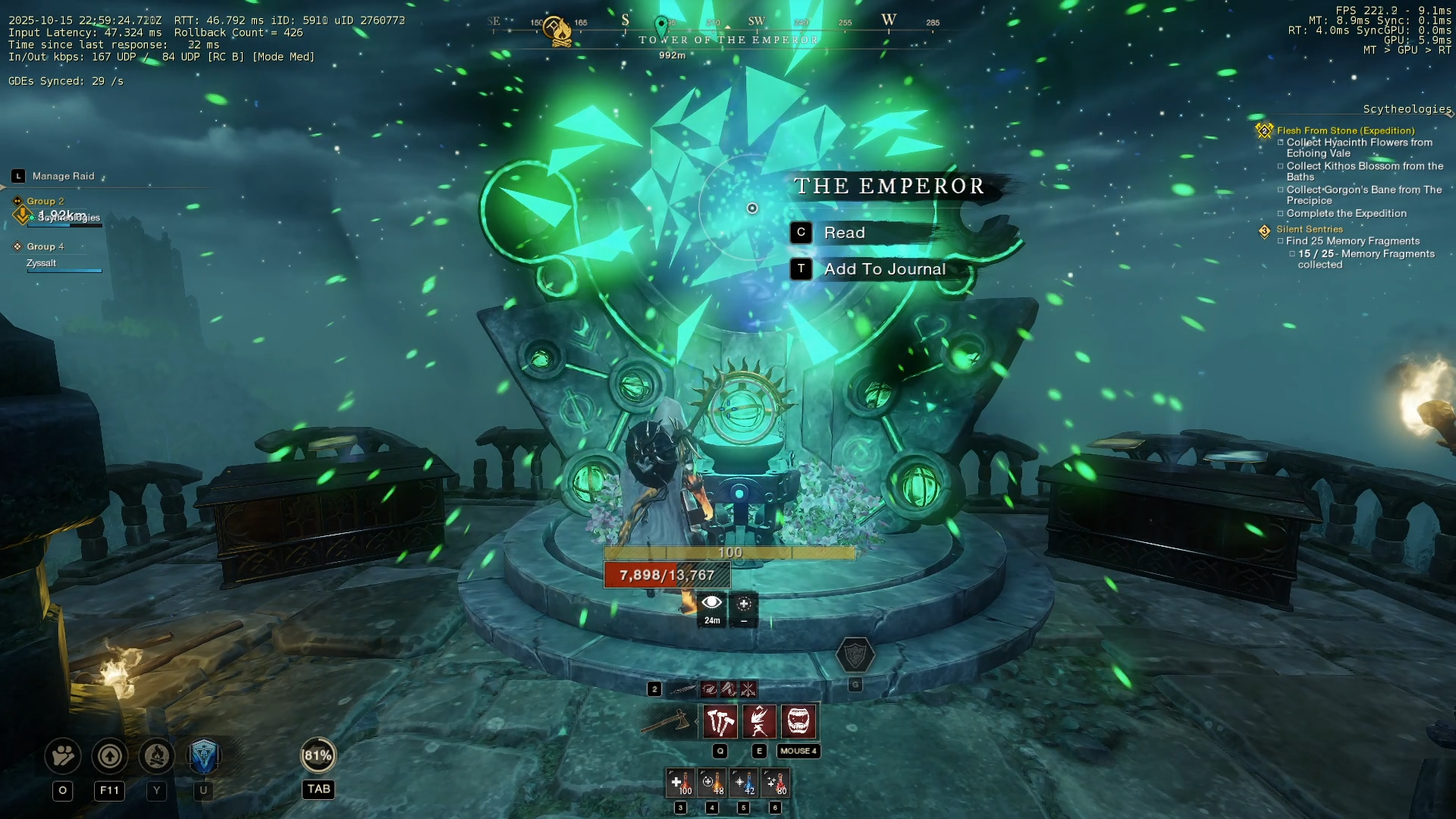The image size is (1456, 819).
Task: Click the blue shield faction icon
Action: pos(203,756)
